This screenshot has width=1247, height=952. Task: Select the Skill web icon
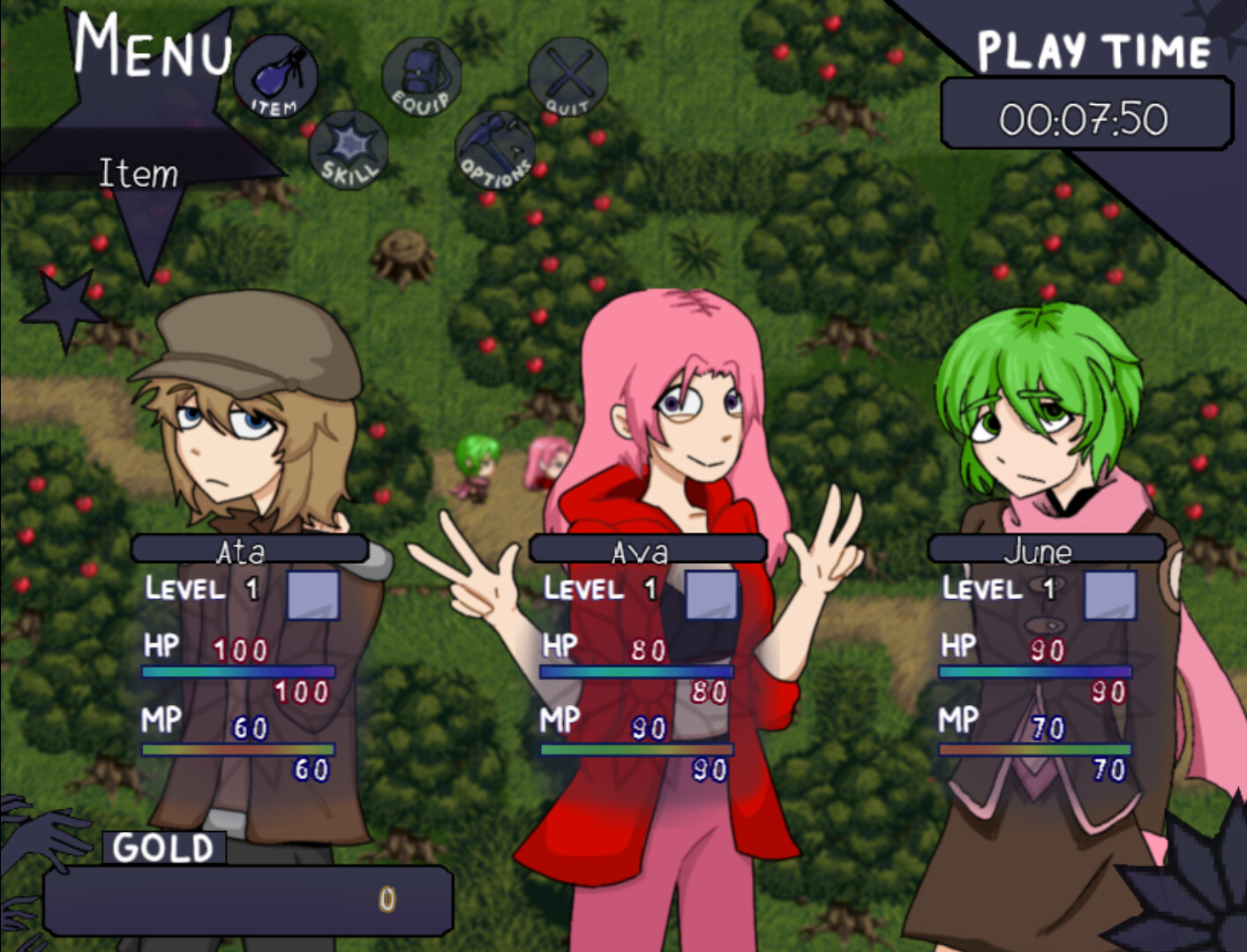(348, 148)
